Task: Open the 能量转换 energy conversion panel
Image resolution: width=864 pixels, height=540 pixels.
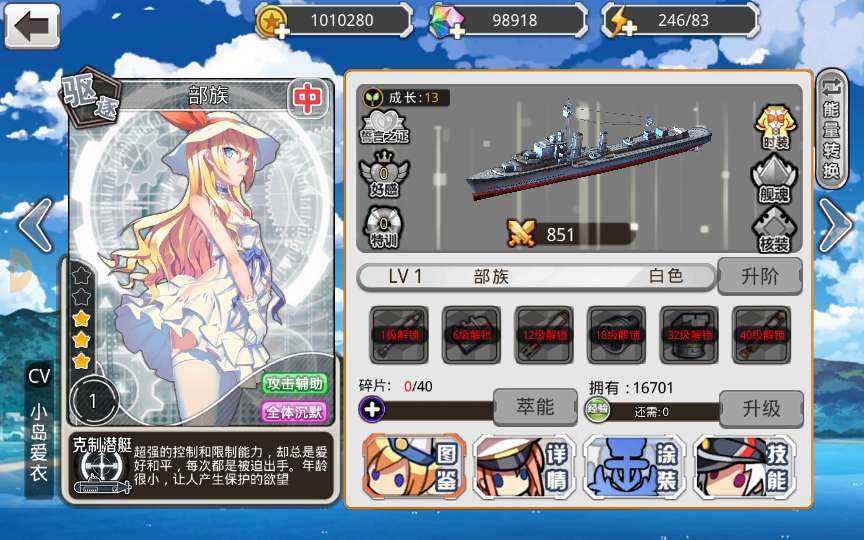Action: 832,128
